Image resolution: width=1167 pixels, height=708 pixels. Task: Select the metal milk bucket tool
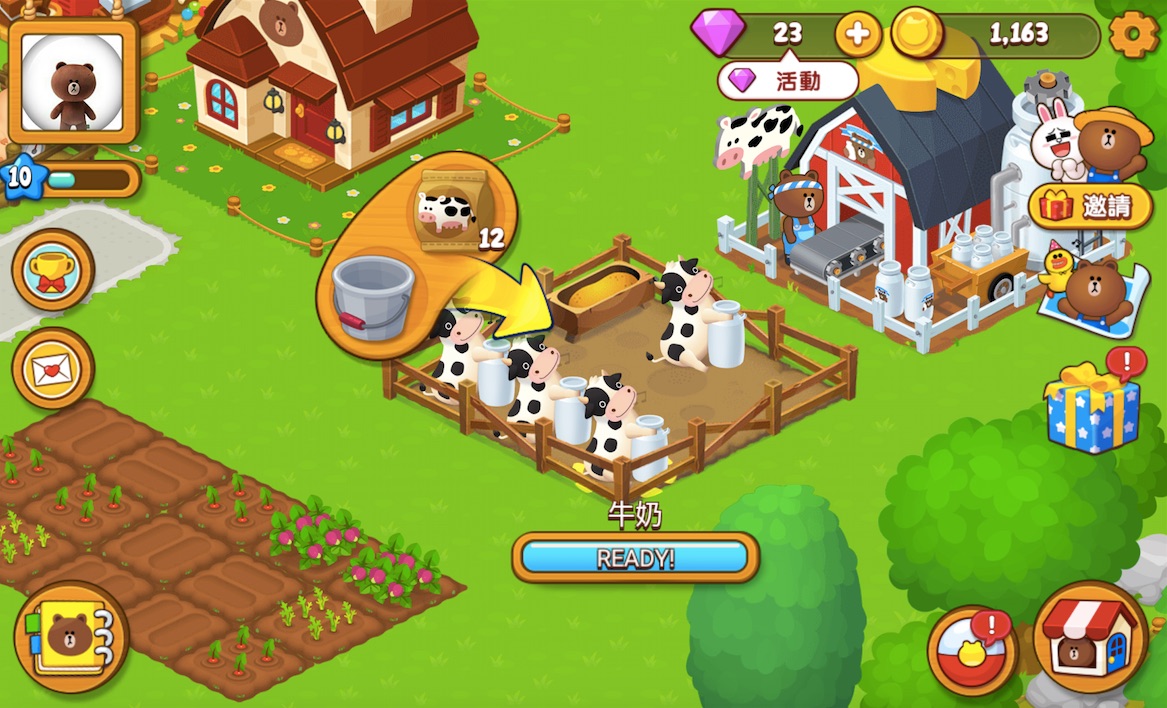click(371, 295)
